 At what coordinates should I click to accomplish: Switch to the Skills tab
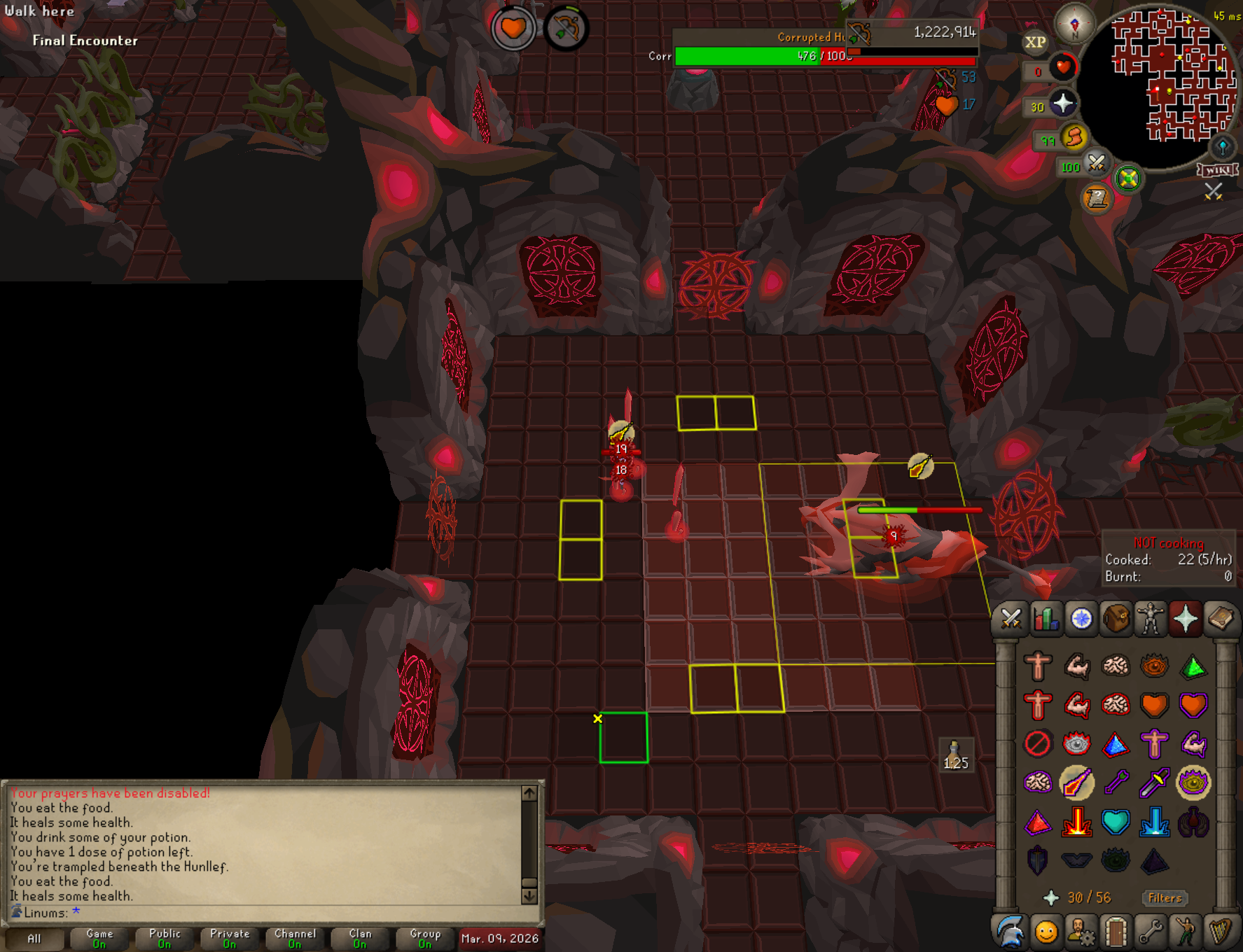click(x=1046, y=619)
